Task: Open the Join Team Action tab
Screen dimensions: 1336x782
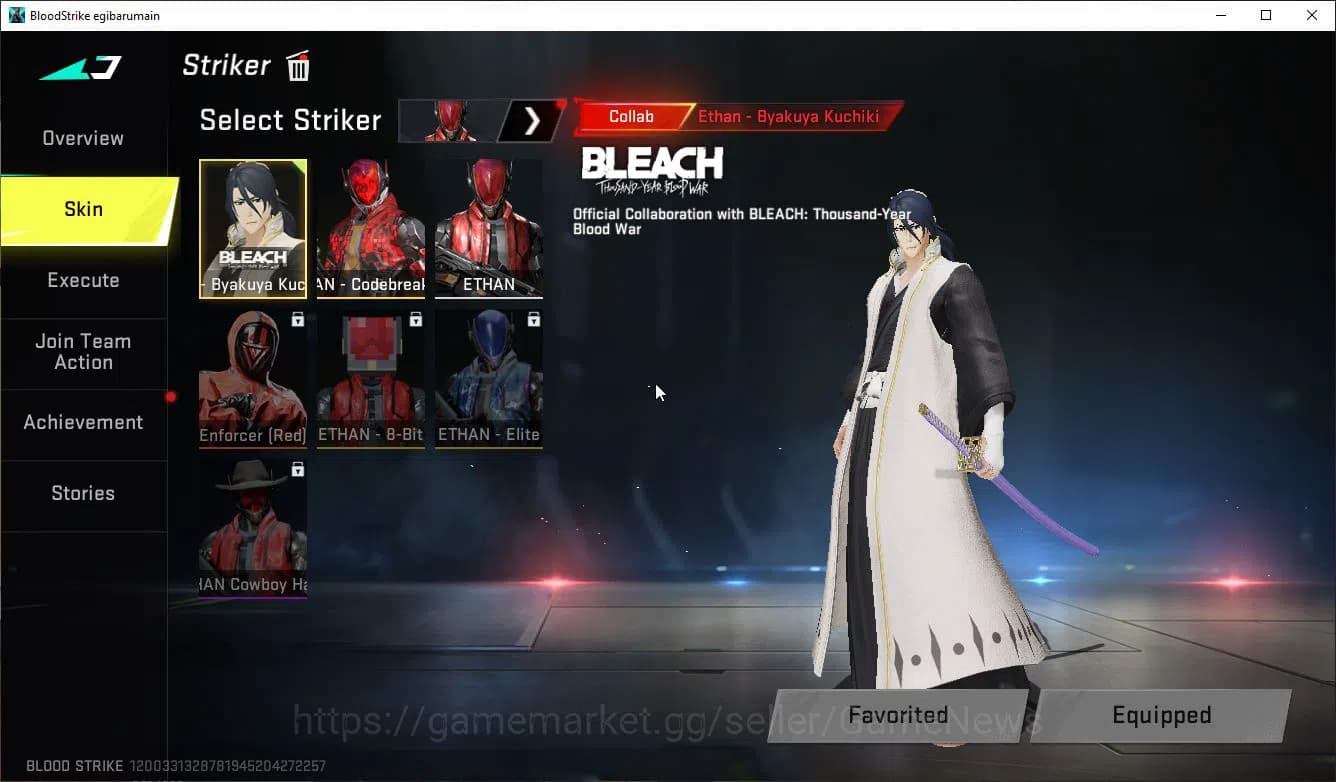Action: coord(83,352)
